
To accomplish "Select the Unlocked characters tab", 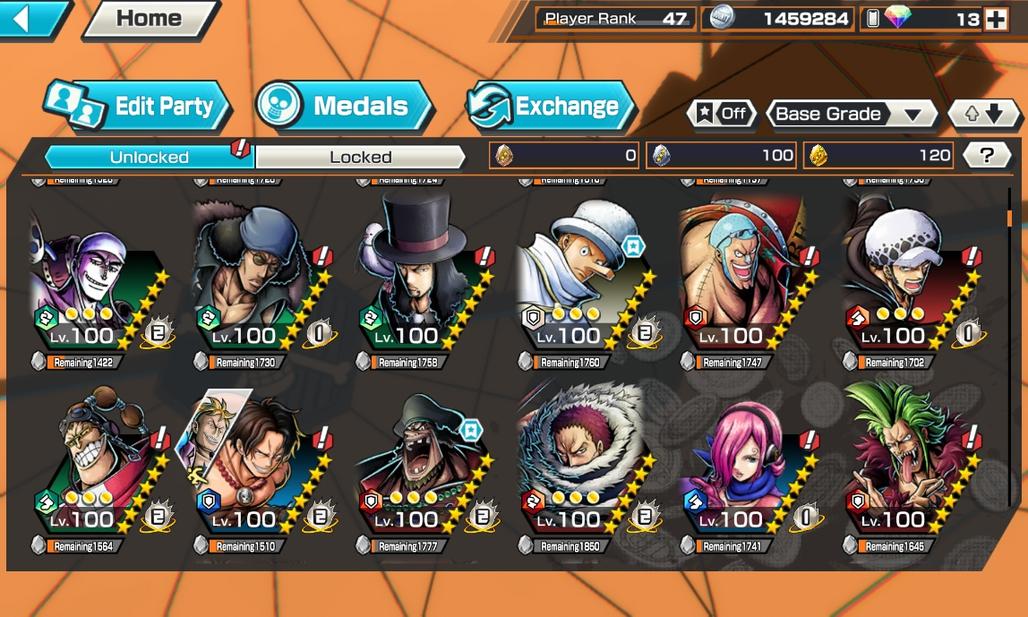I will coord(149,157).
